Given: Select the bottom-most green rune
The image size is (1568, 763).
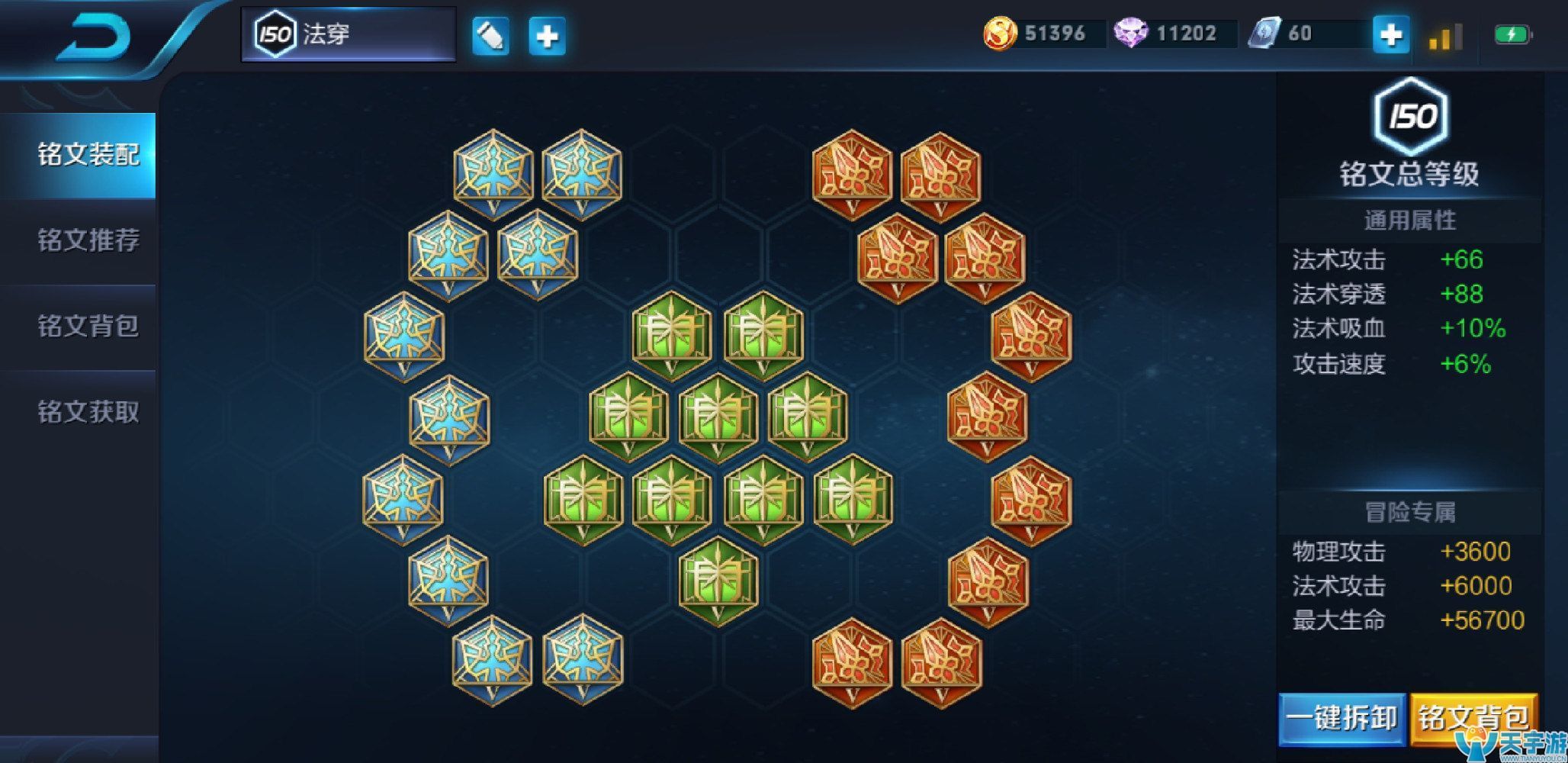Looking at the screenshot, I should click(718, 580).
